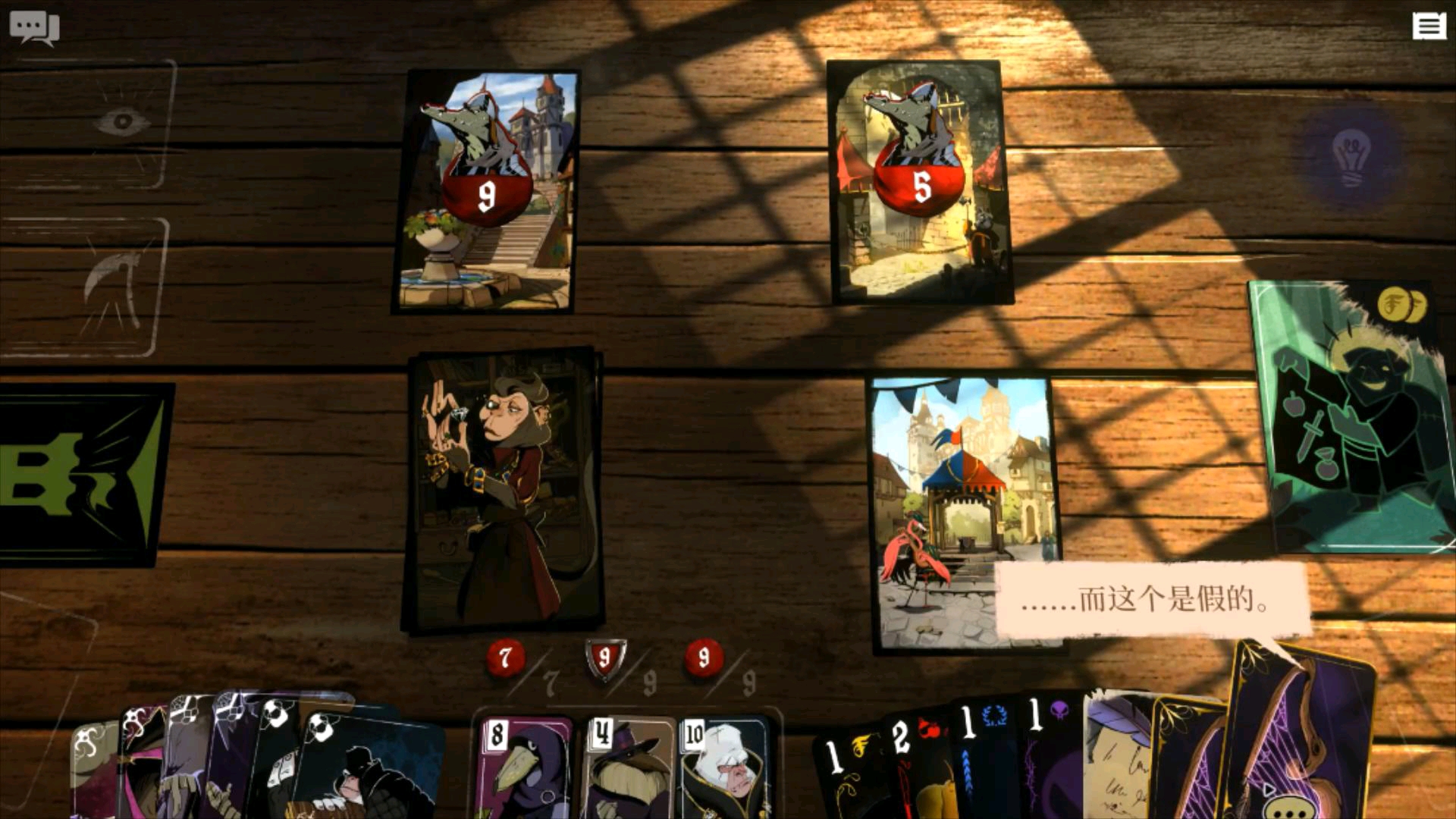Select the red apple food resource card
The width and height of the screenshot is (1456, 819).
[x=916, y=766]
